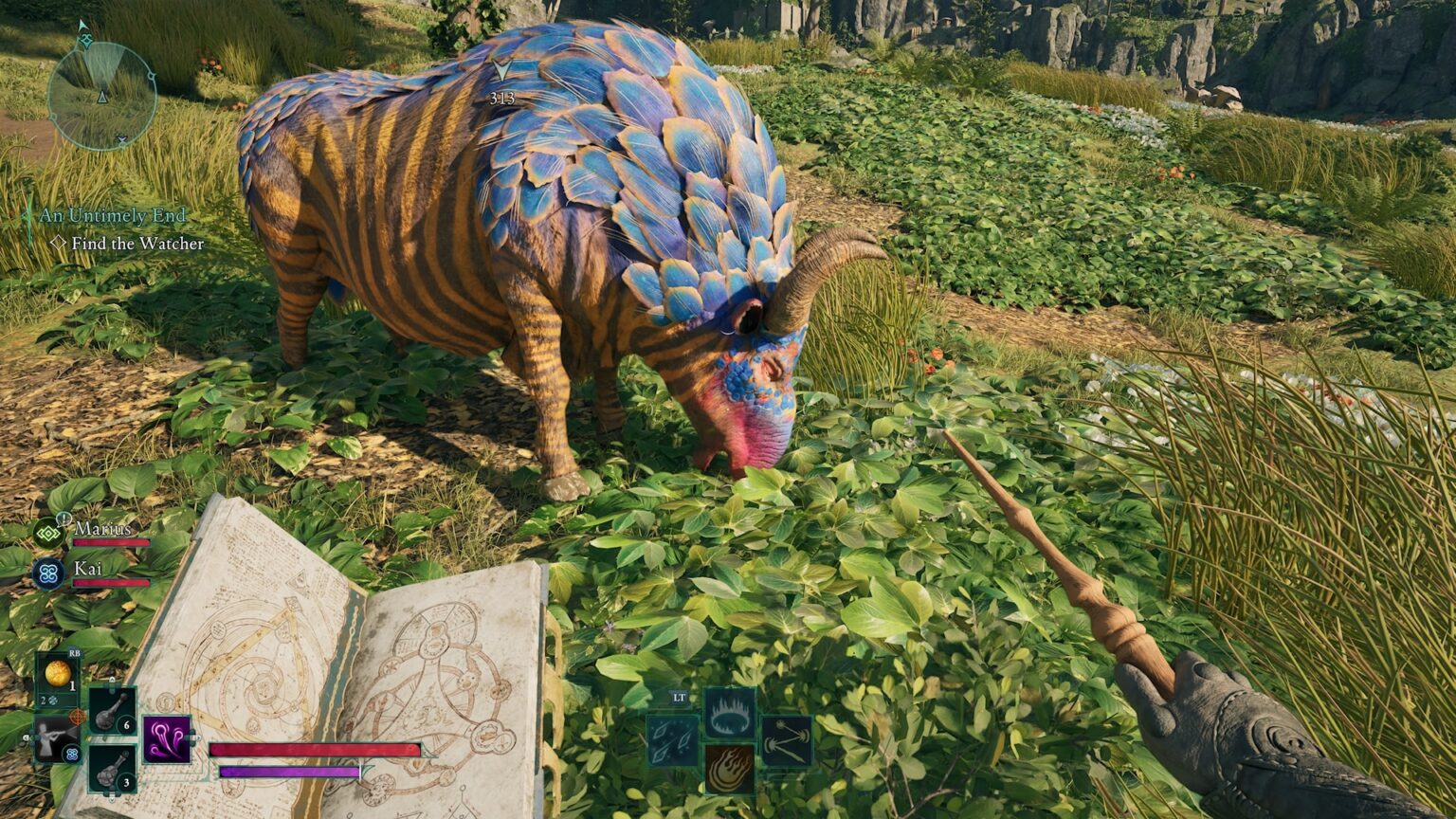This screenshot has height=819, width=1456.
Task: Cast the ice shards spell
Action: [x=672, y=740]
